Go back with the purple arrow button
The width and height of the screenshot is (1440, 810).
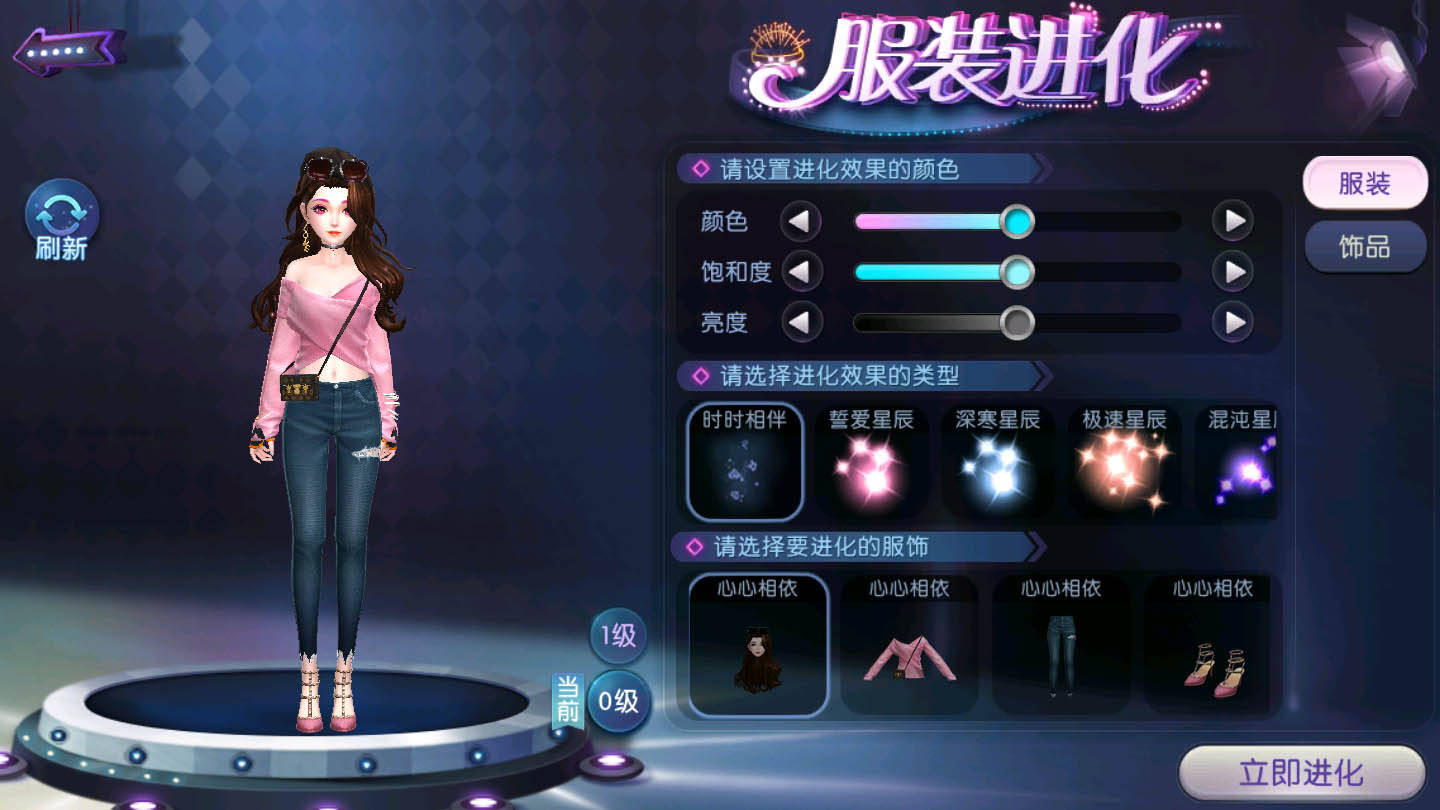pos(68,49)
